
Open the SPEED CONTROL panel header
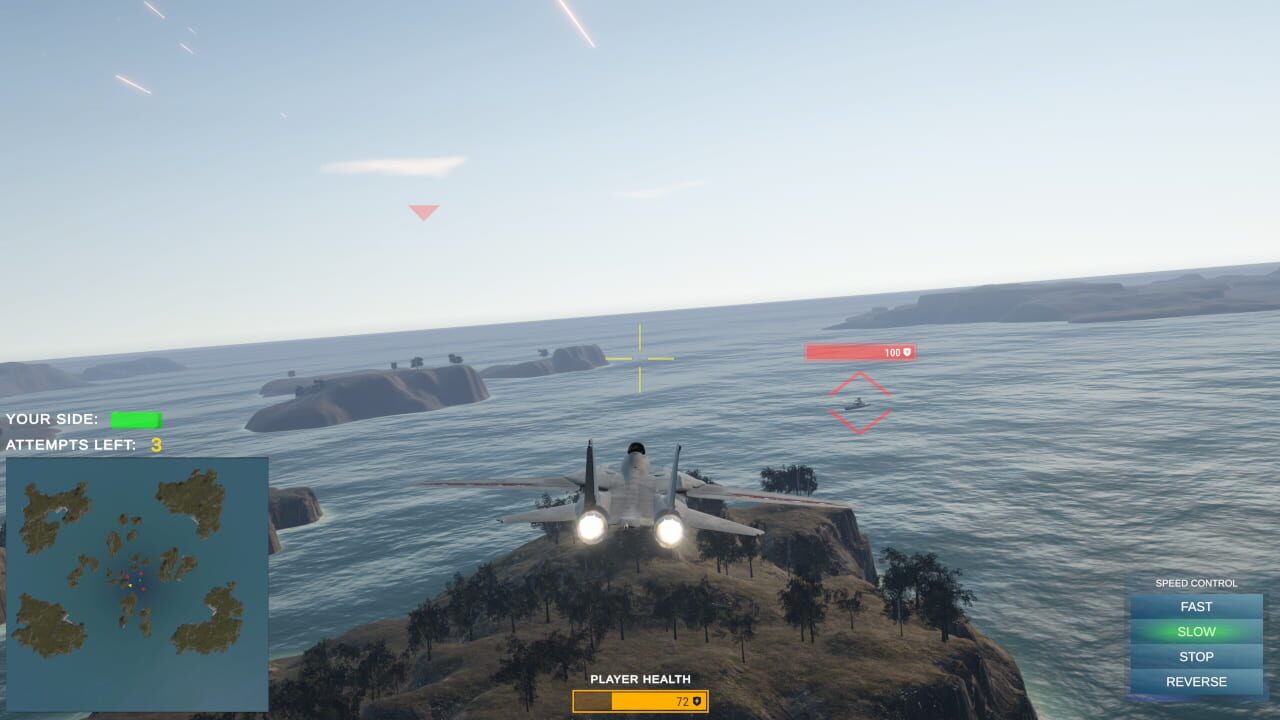1195,582
